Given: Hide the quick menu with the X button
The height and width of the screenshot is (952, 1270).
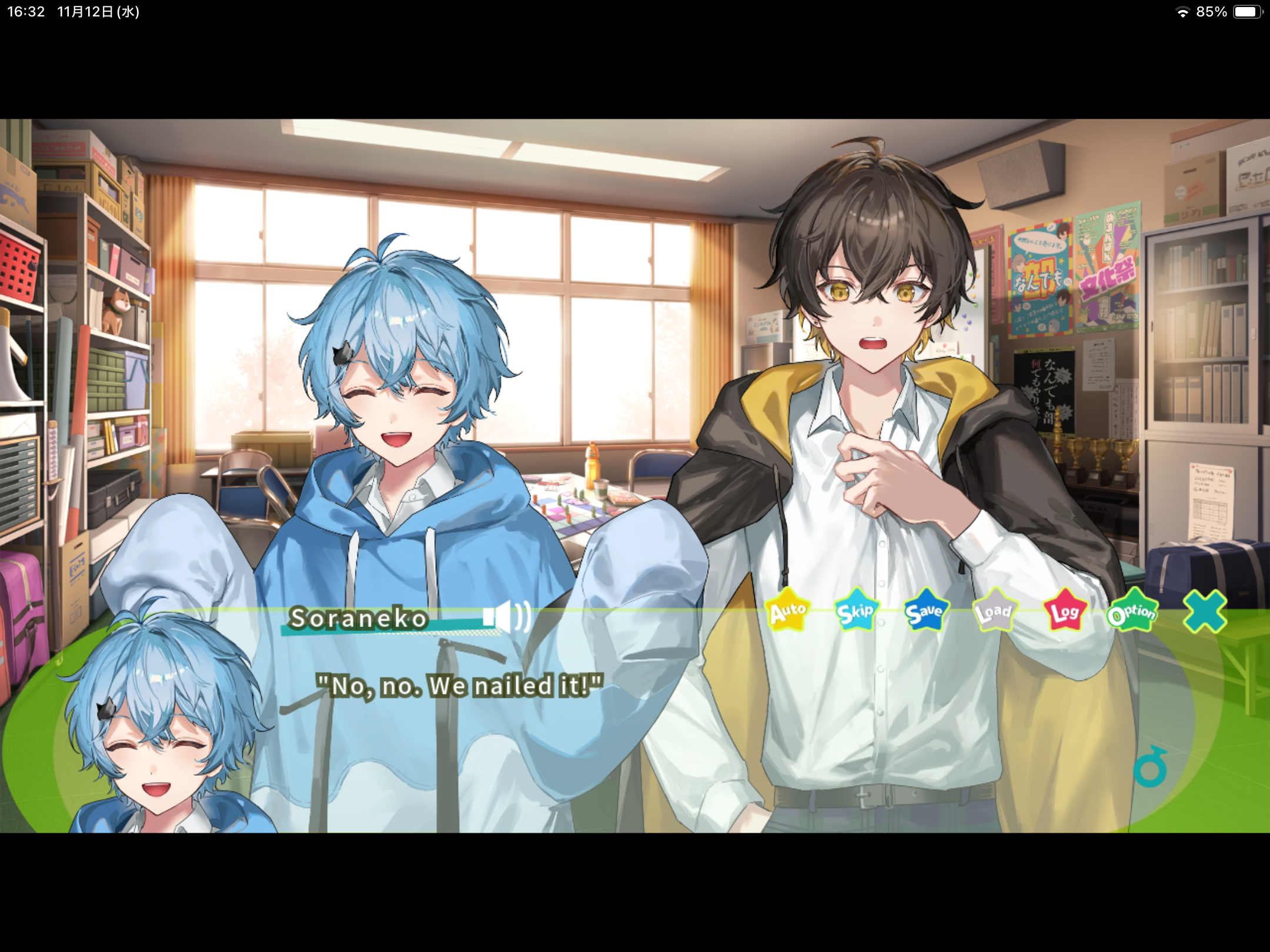Looking at the screenshot, I should pos(1203,611).
